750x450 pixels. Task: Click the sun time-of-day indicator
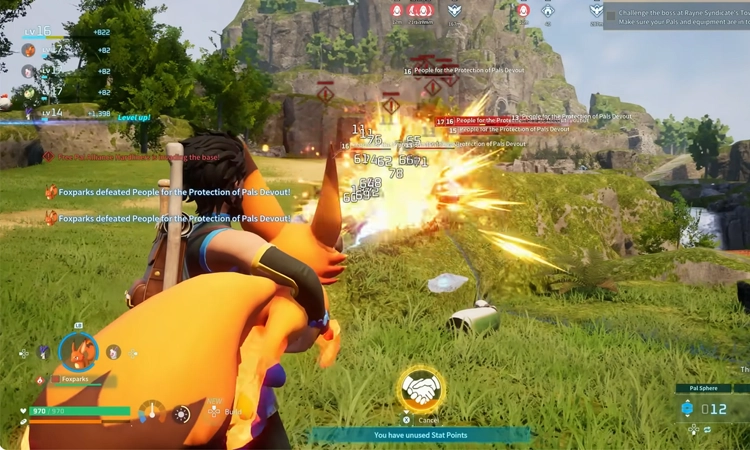point(181,413)
